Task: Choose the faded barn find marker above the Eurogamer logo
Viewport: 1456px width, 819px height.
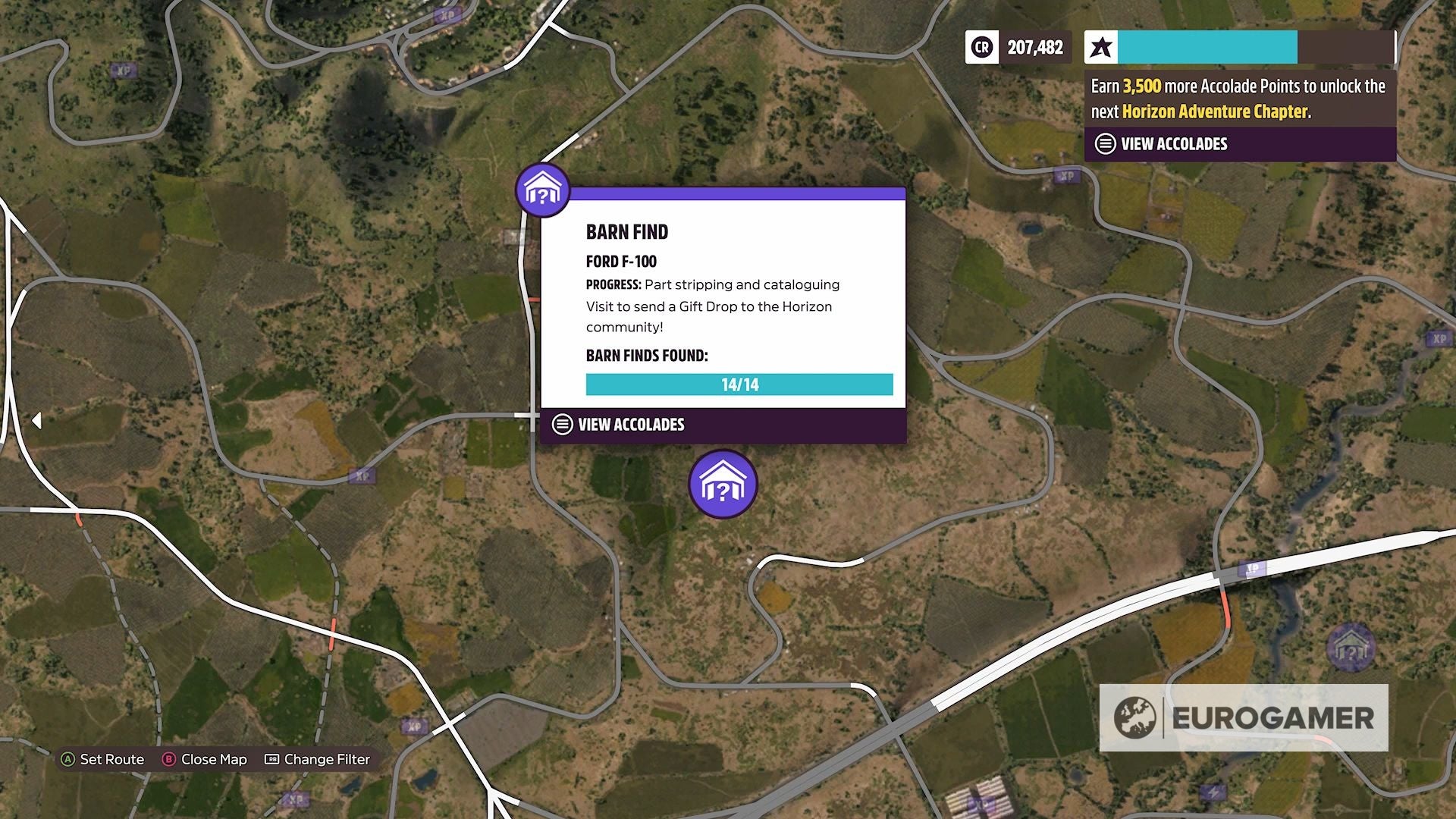Action: click(1350, 648)
